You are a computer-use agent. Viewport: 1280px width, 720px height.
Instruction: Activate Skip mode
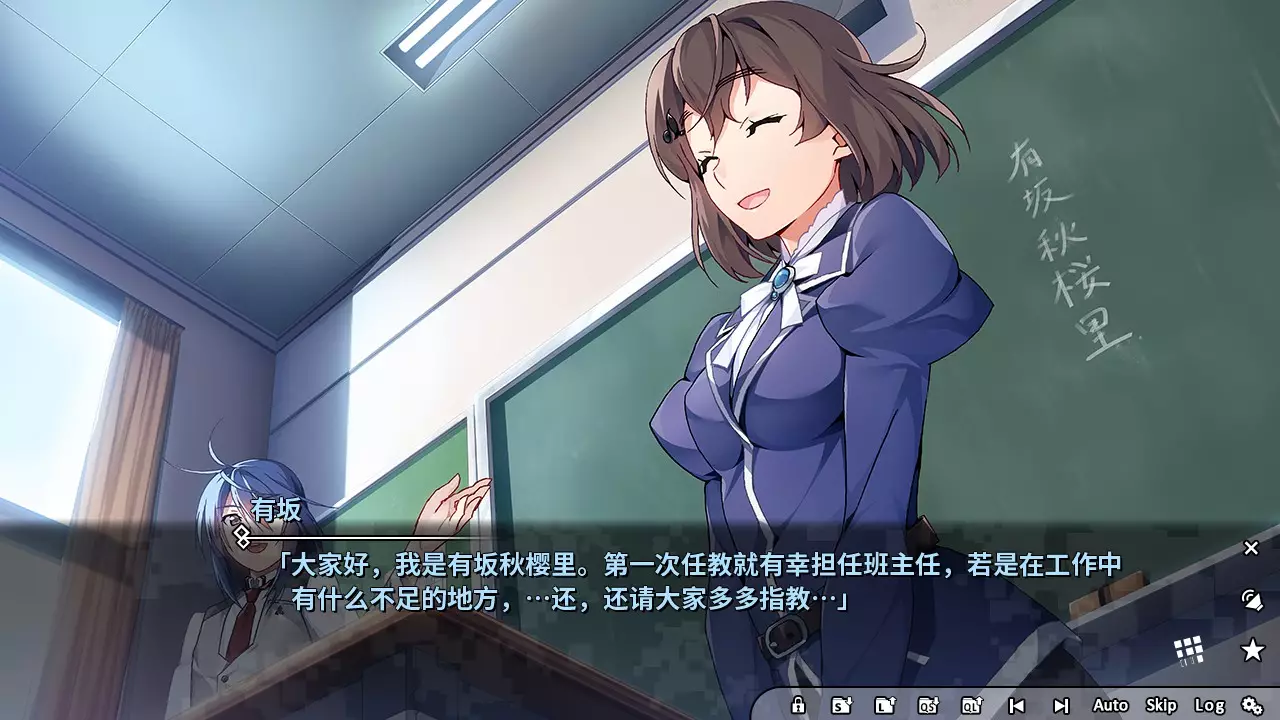pos(1161,704)
